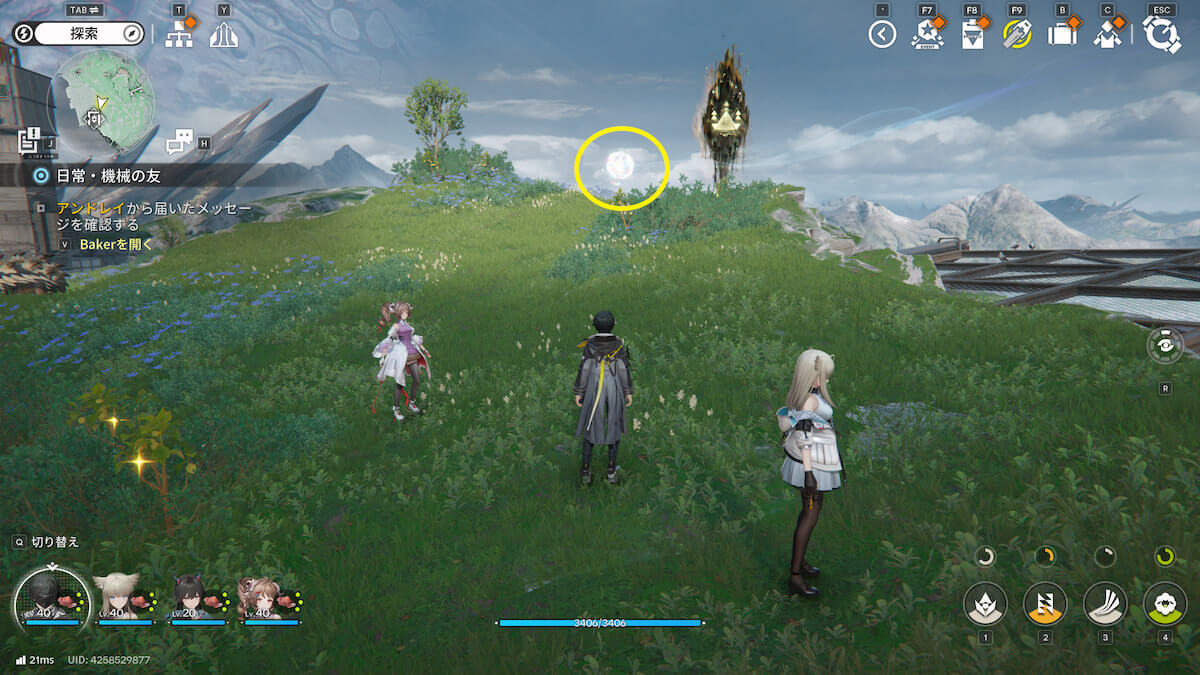
Task: Open the triple-arrow upgrade icon
Action: 224,35
